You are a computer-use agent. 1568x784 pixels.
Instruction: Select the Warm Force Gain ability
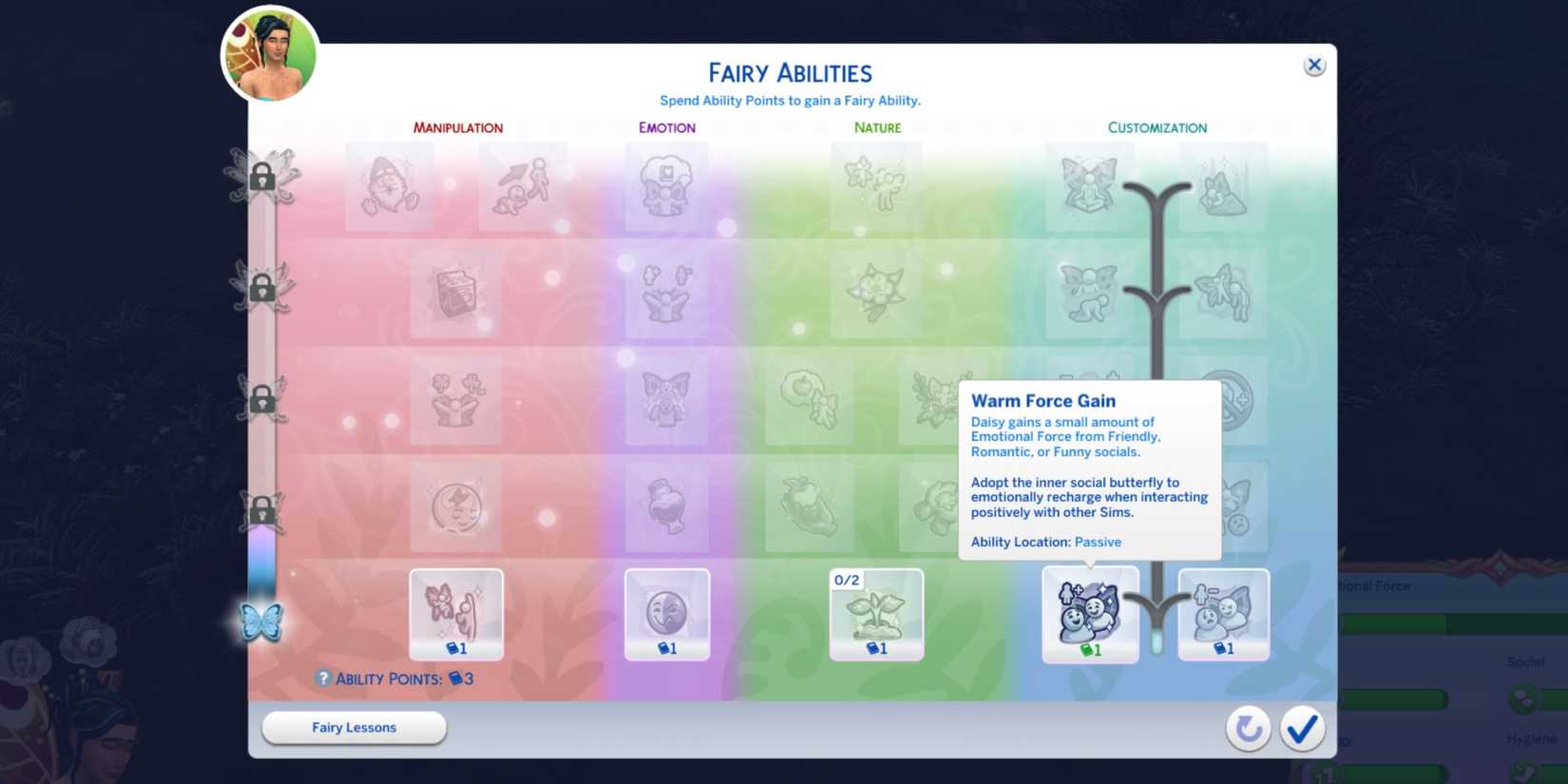[1090, 613]
